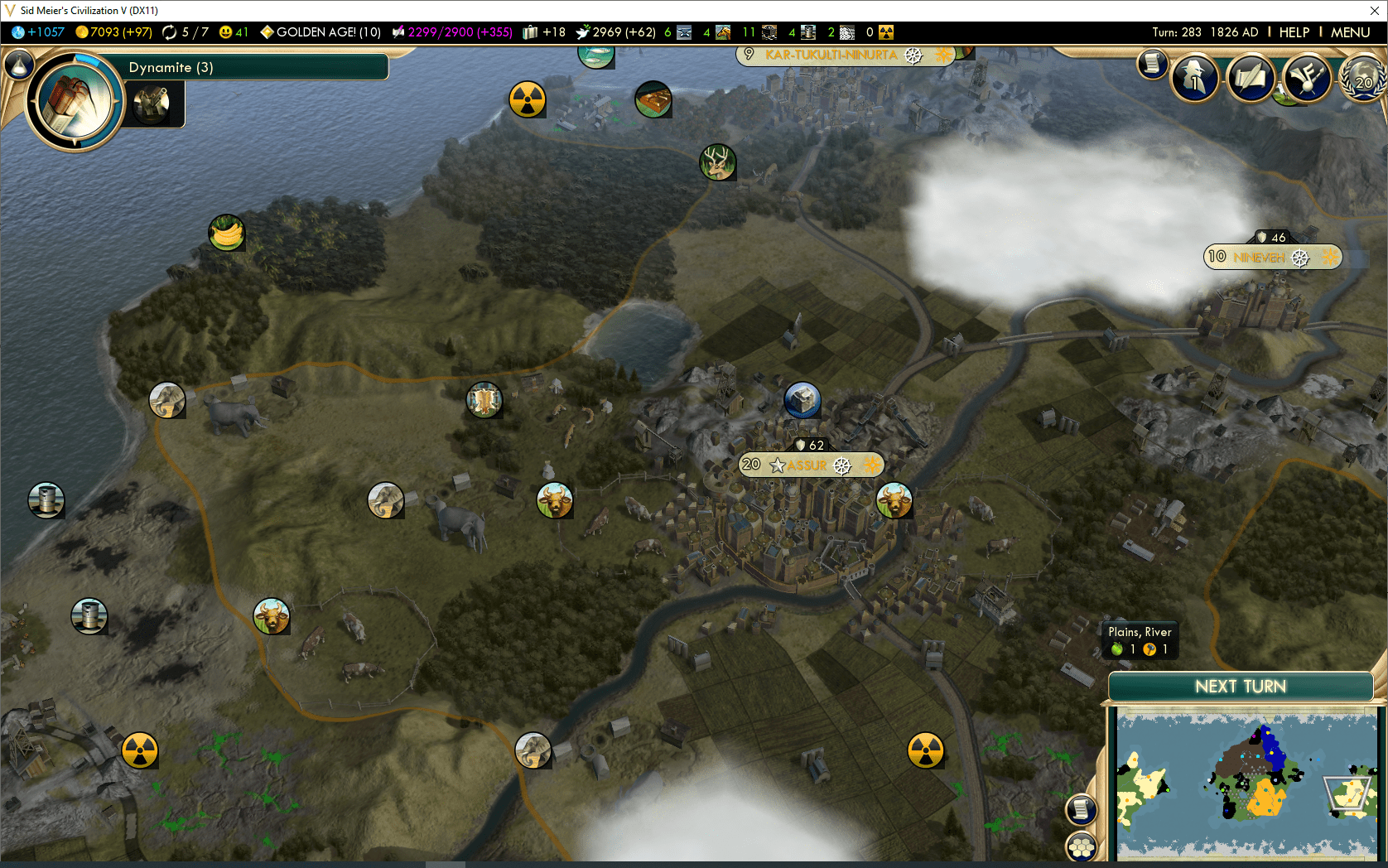The height and width of the screenshot is (868, 1388).
Task: Click the gold coin treasury icon
Action: [81, 32]
